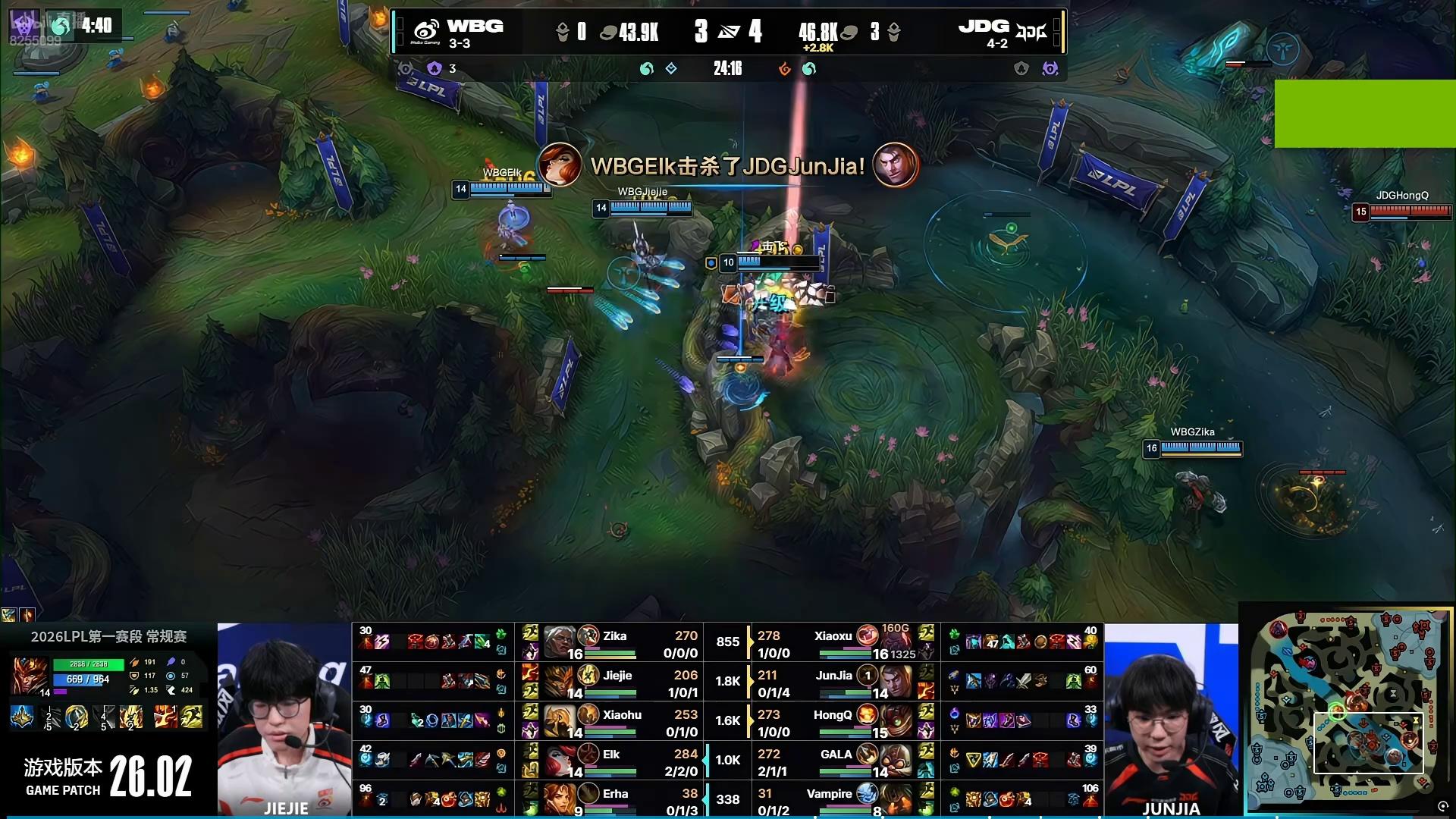Select HongQ's scoreboard row

click(843, 722)
